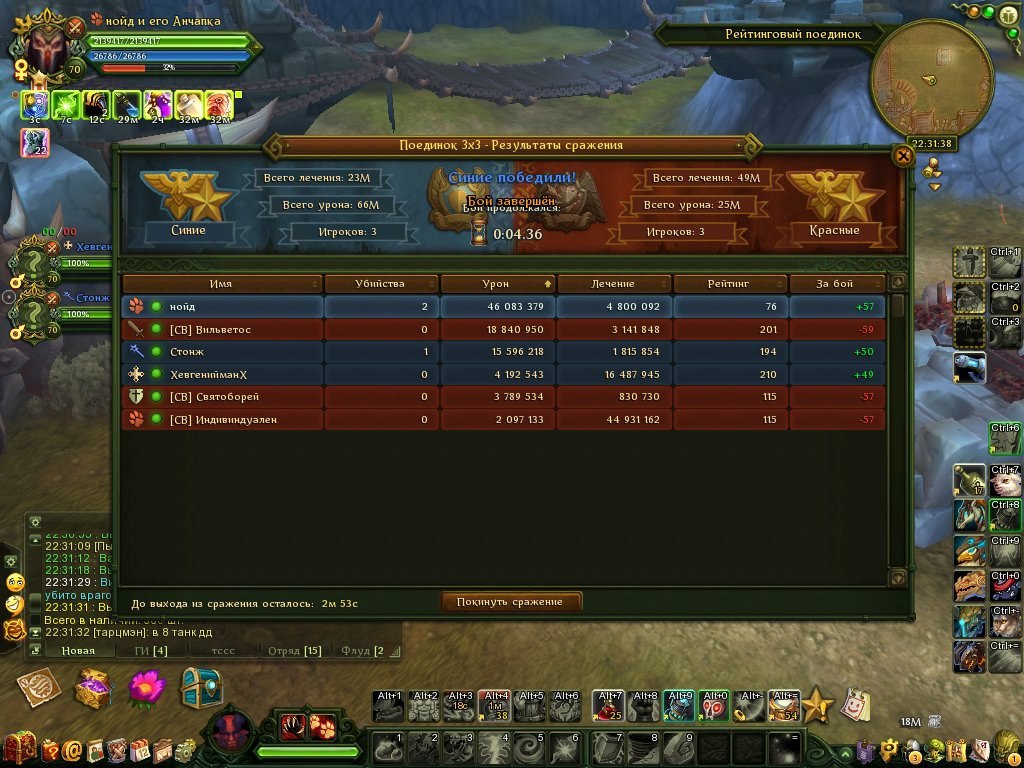
Task: Click the Рейтинг column header
Action: [x=728, y=284]
